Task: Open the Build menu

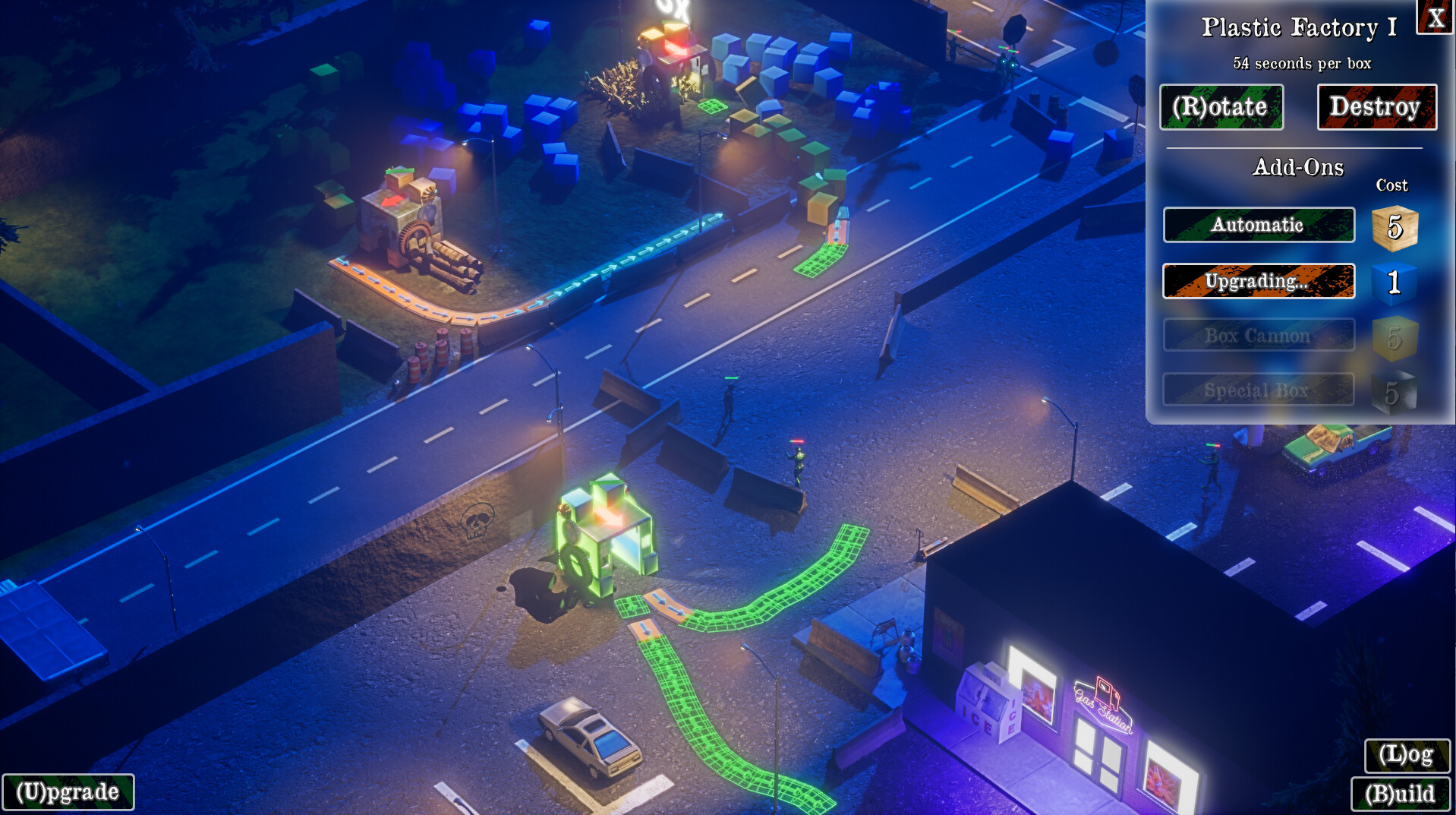Action: (1401, 794)
